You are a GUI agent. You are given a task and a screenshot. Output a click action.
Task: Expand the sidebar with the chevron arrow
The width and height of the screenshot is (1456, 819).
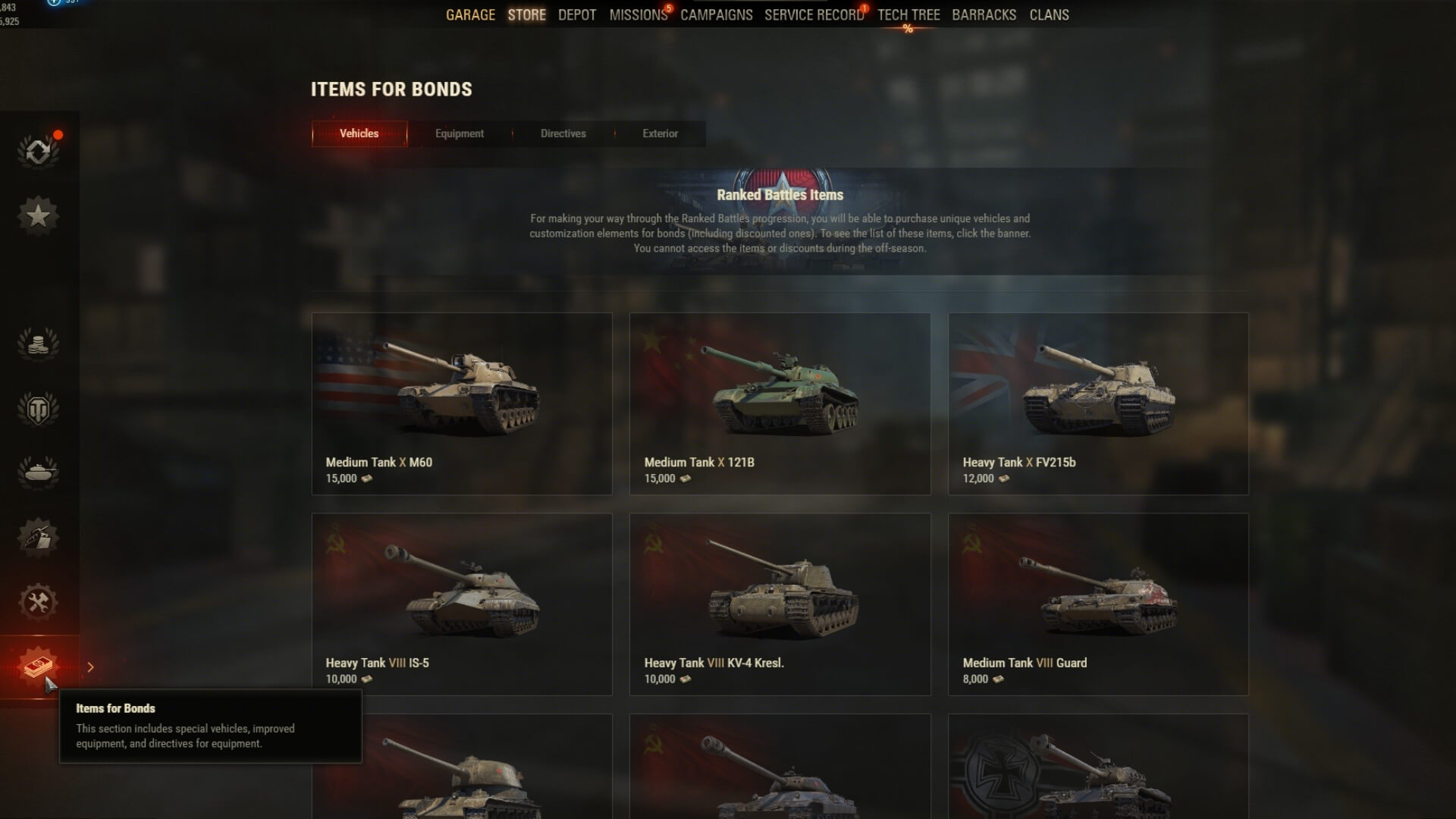tap(90, 667)
